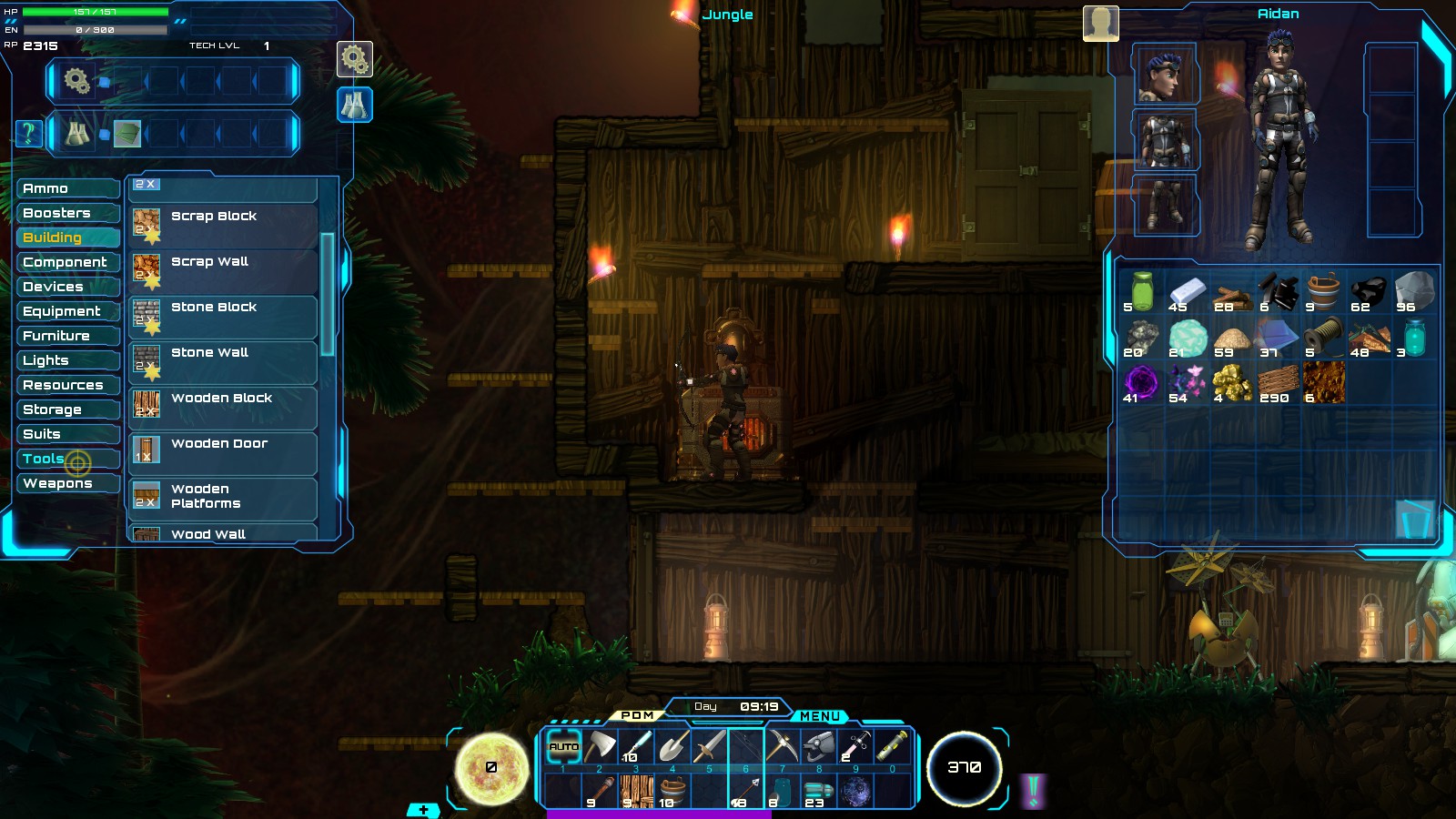Toggle the AUTO hotbar slot
This screenshot has width=1456, height=819.
(563, 747)
